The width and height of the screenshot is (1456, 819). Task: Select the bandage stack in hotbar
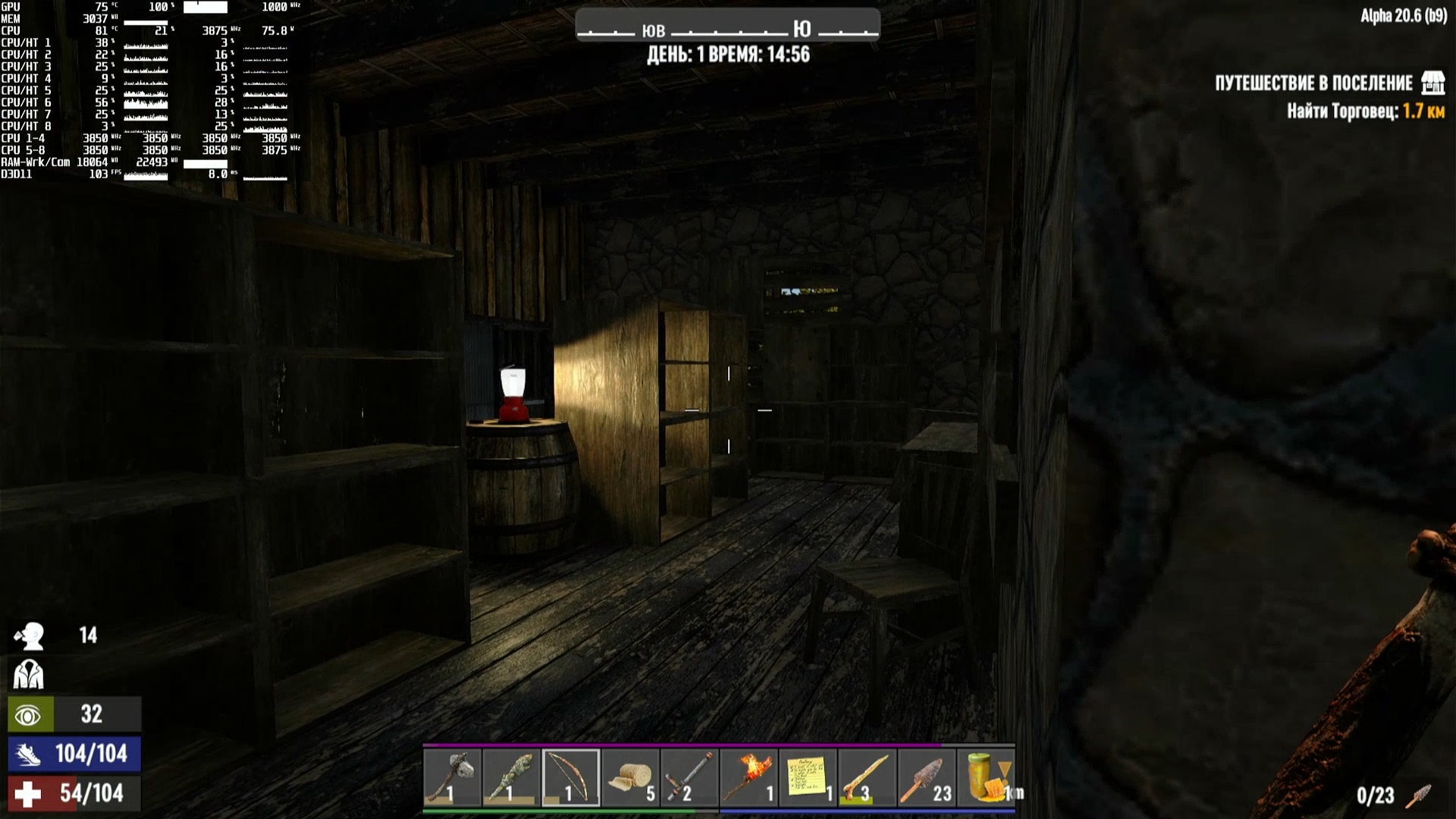tap(630, 777)
